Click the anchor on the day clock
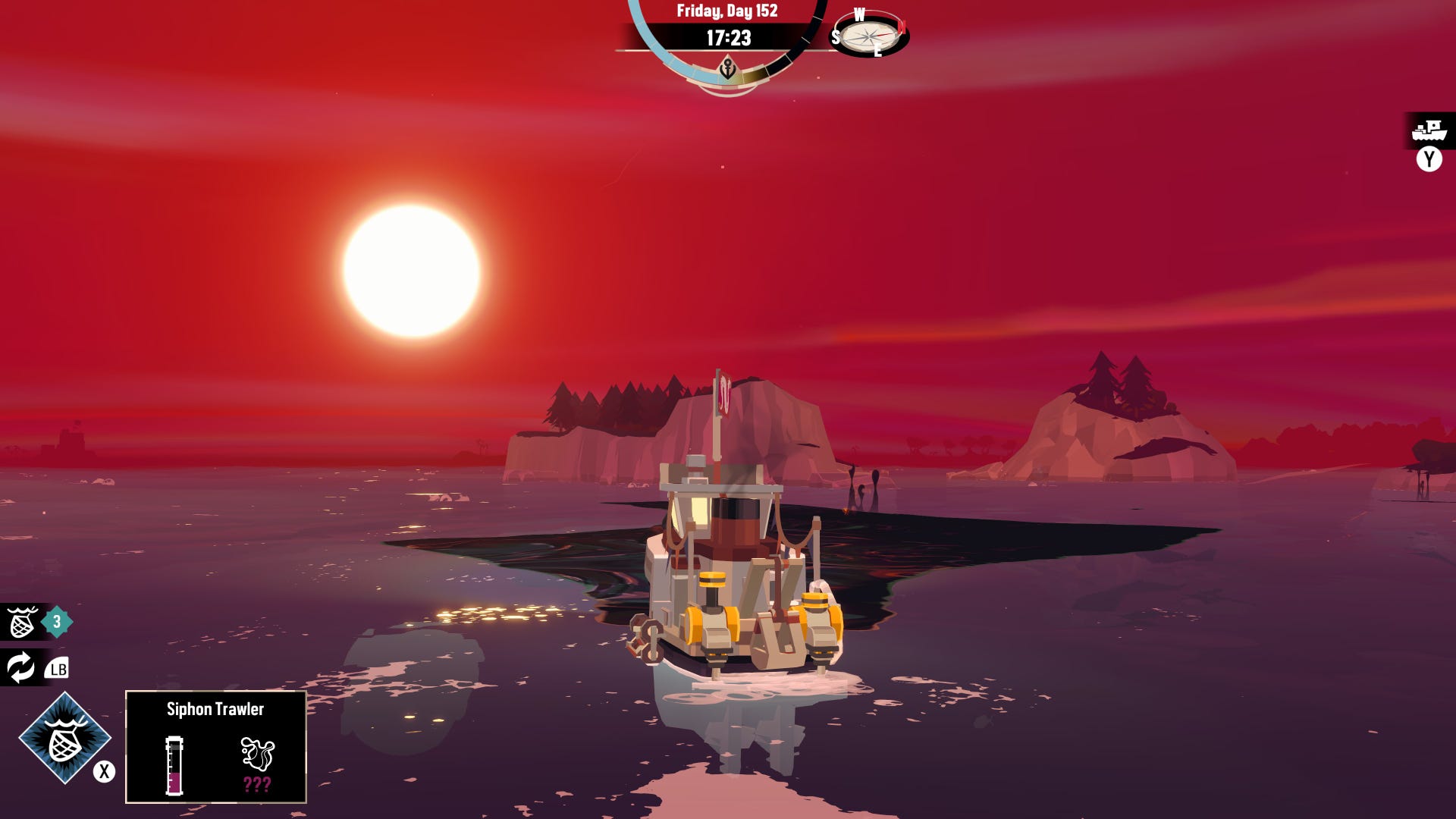The height and width of the screenshot is (819, 1456). tap(727, 70)
